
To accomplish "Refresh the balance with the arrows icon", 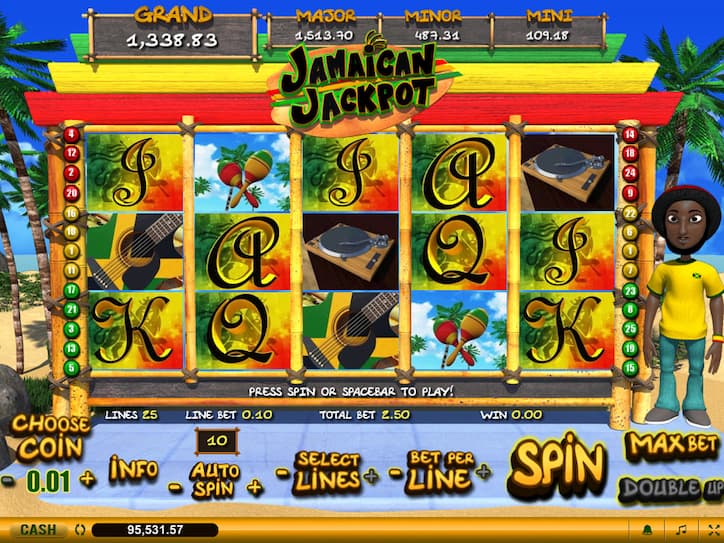I will pyautogui.click(x=78, y=529).
